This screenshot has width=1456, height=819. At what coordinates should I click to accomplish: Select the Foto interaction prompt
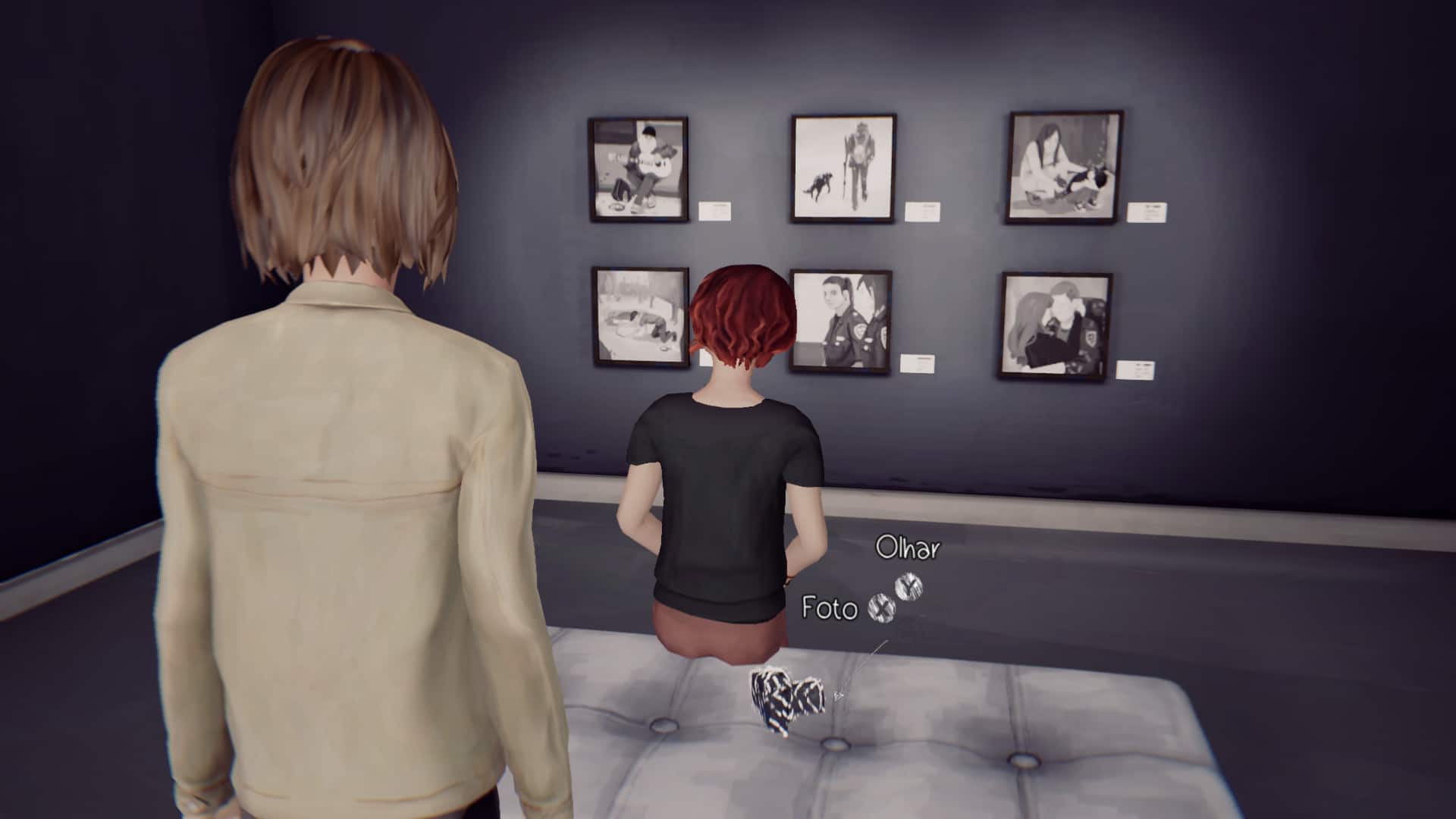tap(830, 607)
